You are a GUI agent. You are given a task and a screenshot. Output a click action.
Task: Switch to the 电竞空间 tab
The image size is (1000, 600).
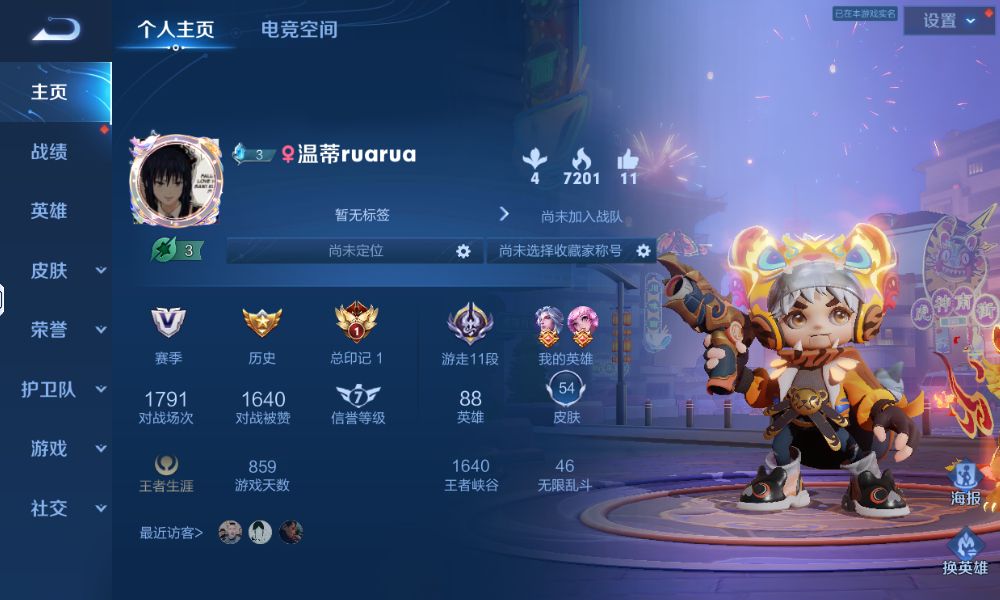pyautogui.click(x=299, y=30)
